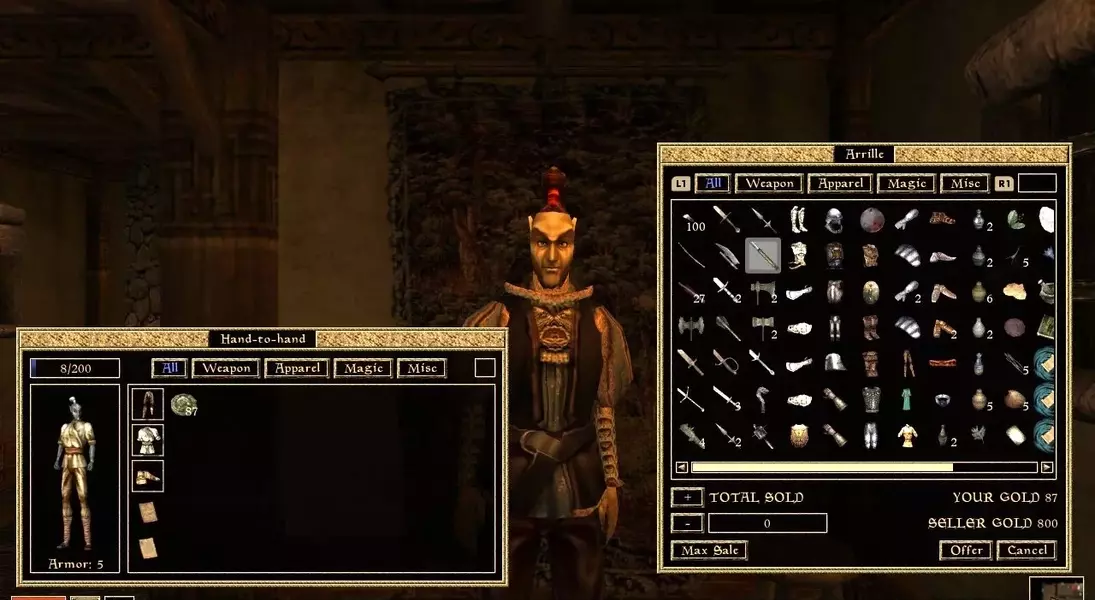This screenshot has height=600, width=1095.
Task: Select the All tab in Arrille's window
Action: point(713,183)
